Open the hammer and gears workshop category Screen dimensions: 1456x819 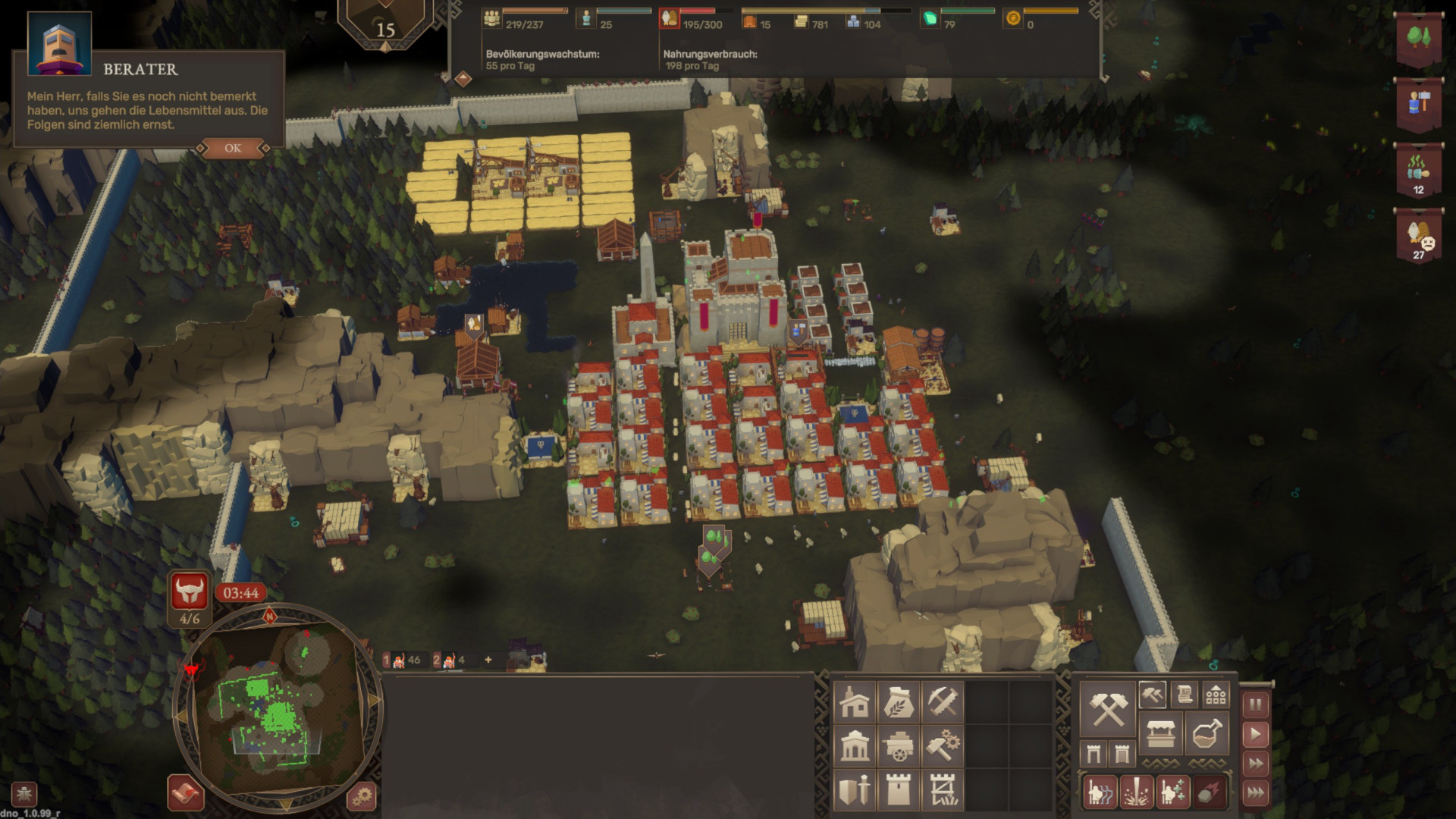click(943, 746)
